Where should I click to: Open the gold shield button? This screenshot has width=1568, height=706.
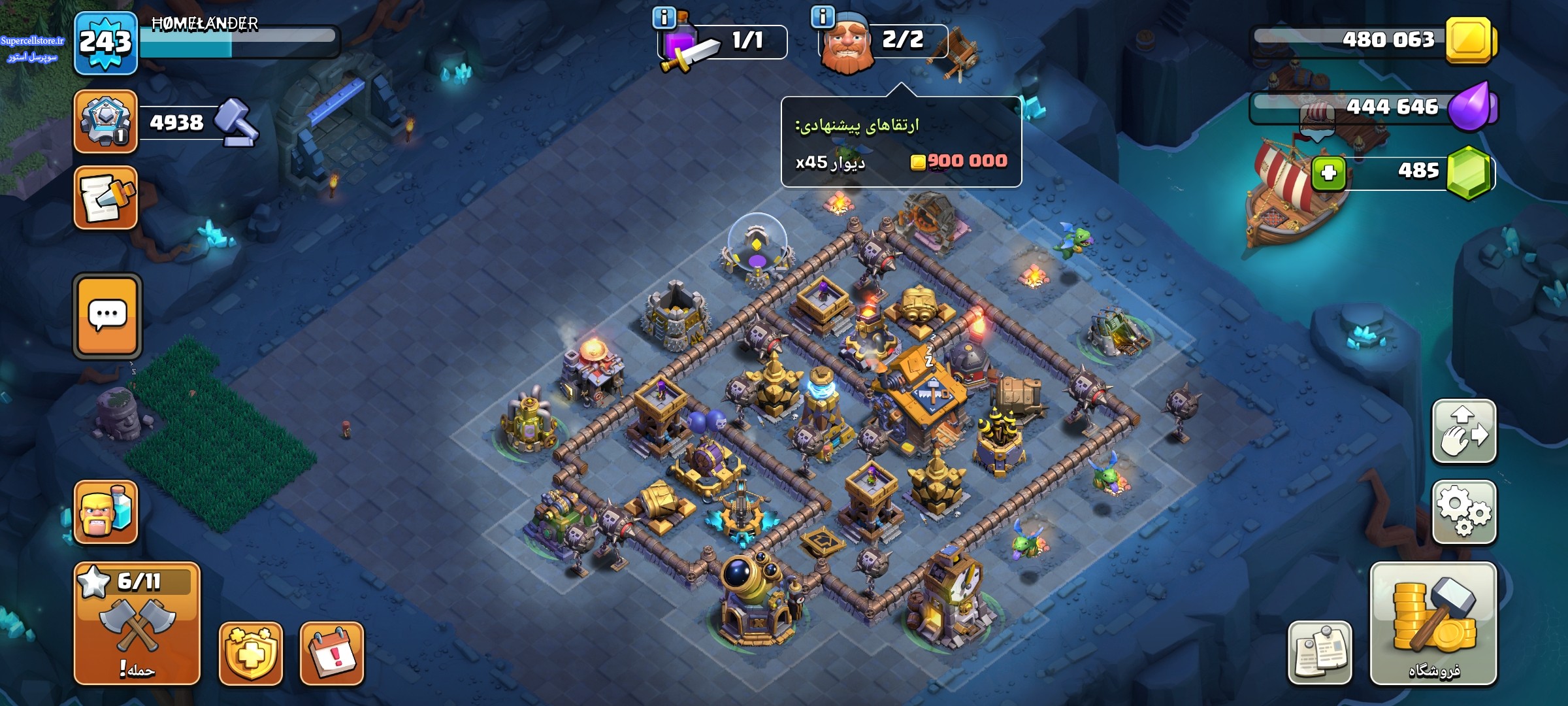tap(250, 653)
